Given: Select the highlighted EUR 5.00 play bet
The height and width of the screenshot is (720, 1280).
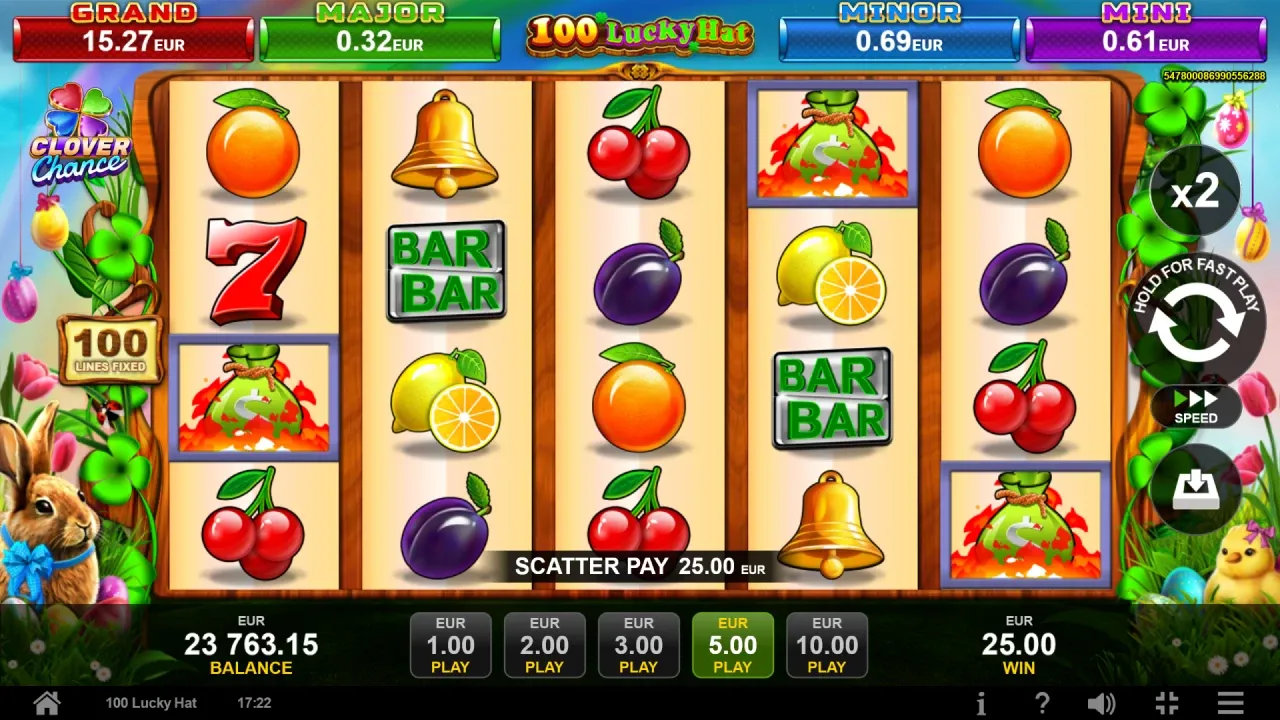Looking at the screenshot, I should 732,645.
